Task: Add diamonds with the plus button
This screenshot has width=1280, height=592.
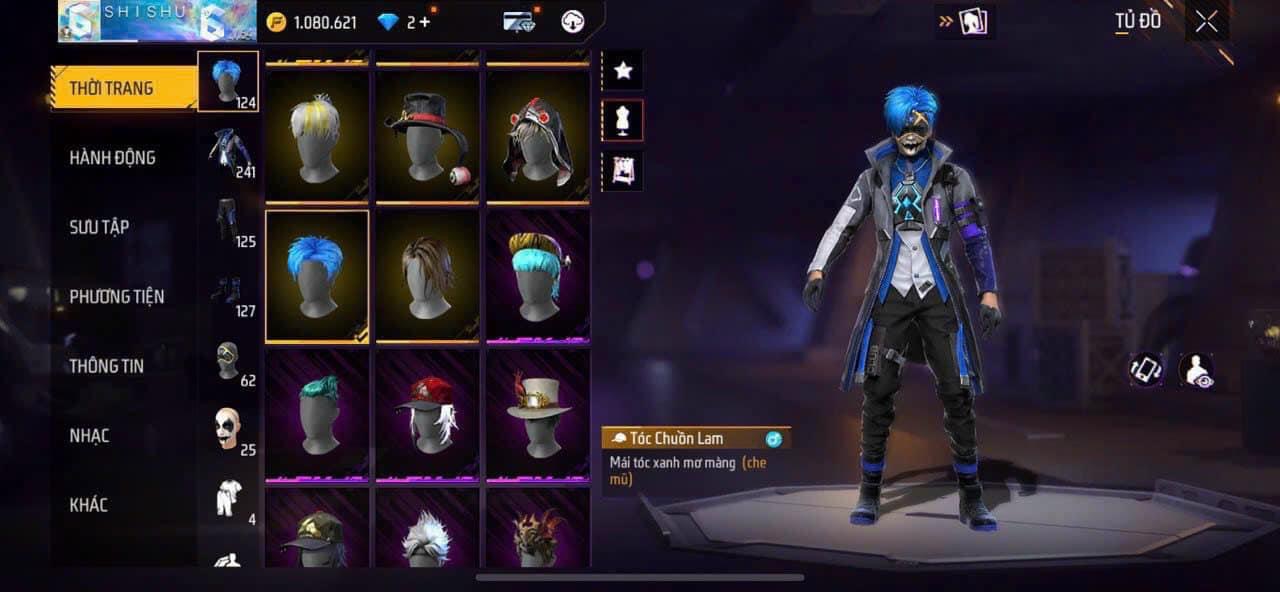Action: 425,22
